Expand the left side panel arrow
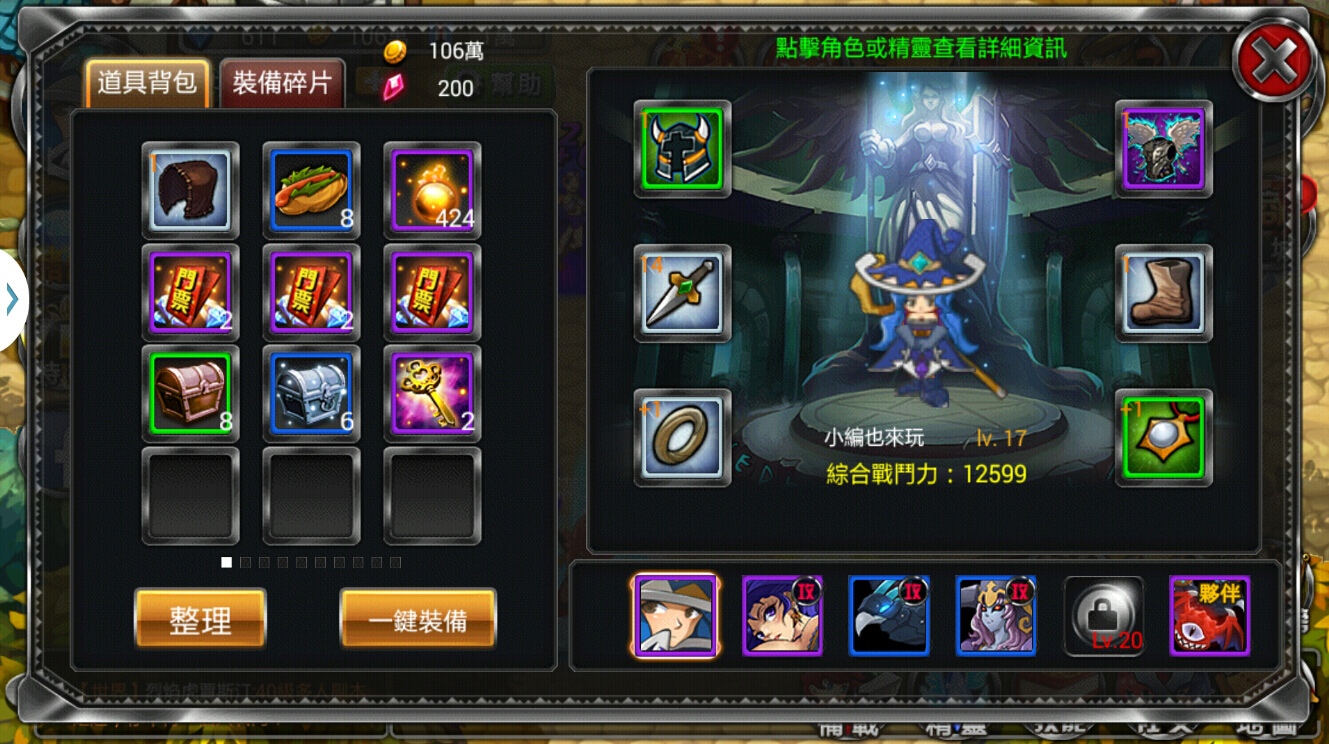This screenshot has height=744, width=1329. (x=13, y=297)
